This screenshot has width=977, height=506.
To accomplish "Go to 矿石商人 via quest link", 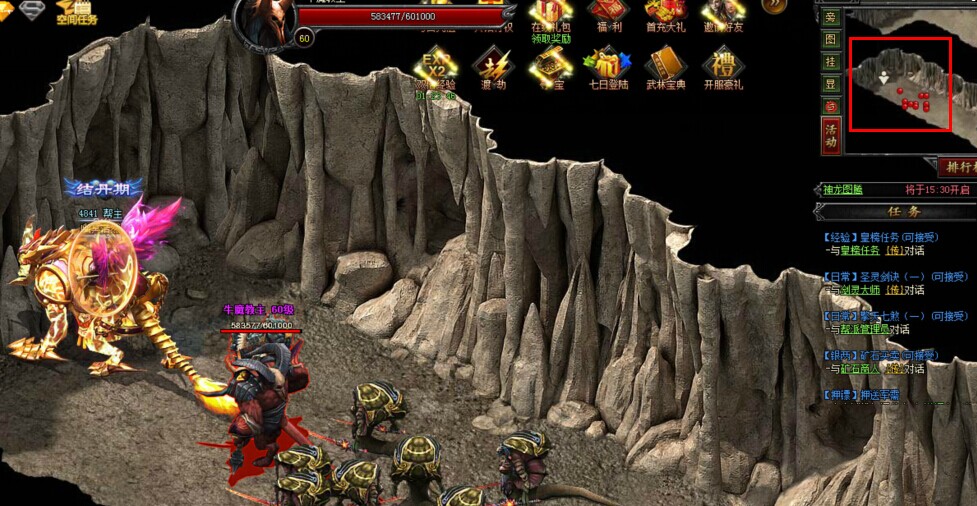I will point(850,368).
